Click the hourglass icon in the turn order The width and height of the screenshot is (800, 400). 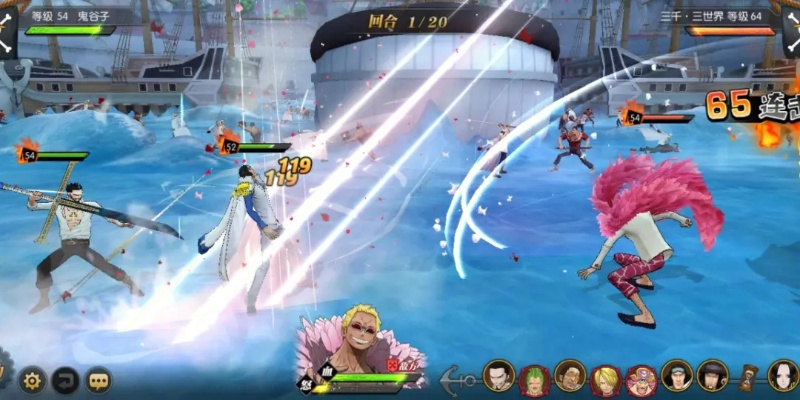(748, 377)
